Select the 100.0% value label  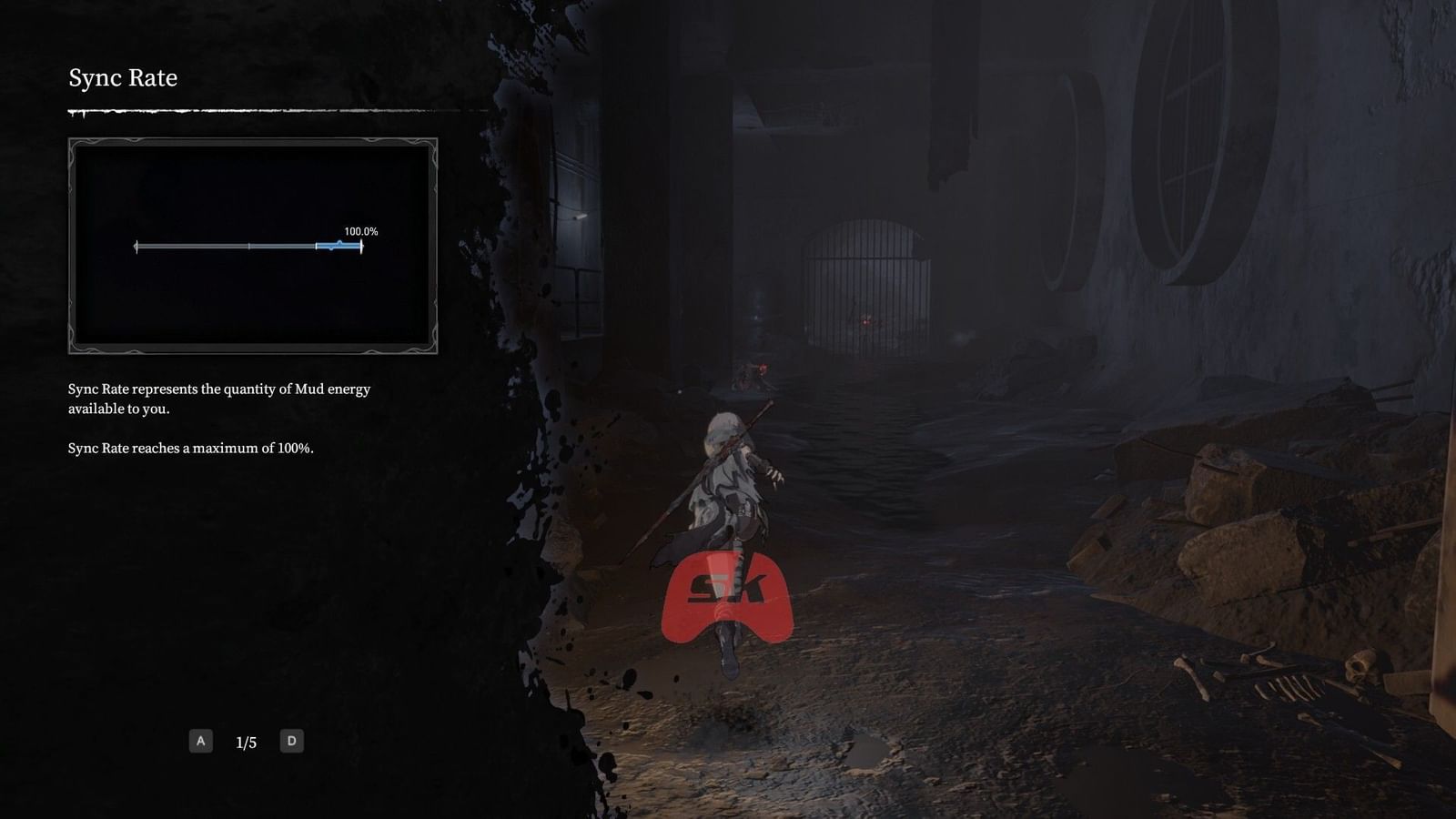pyautogui.click(x=360, y=230)
